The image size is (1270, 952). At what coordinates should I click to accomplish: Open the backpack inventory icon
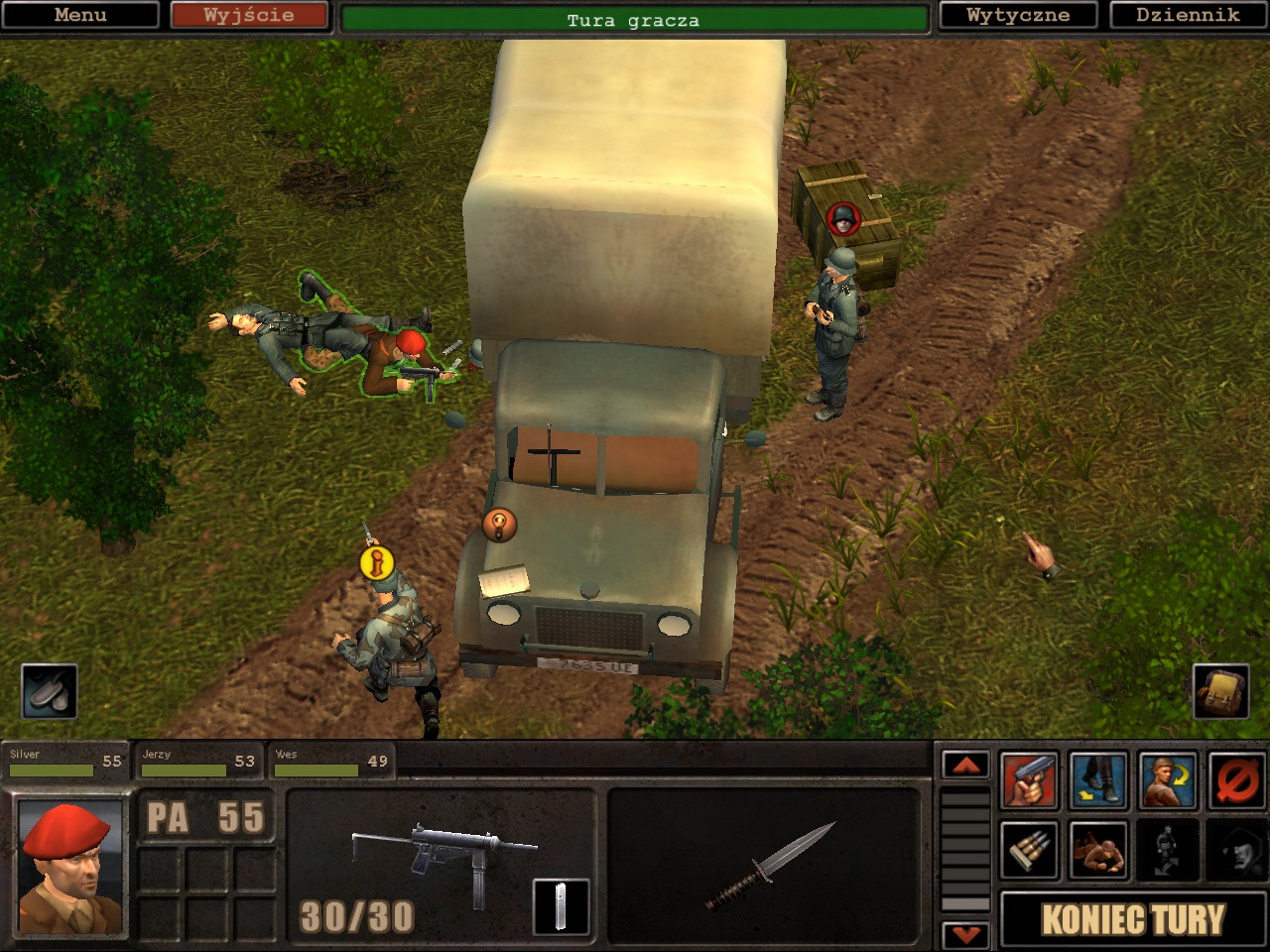1220,691
